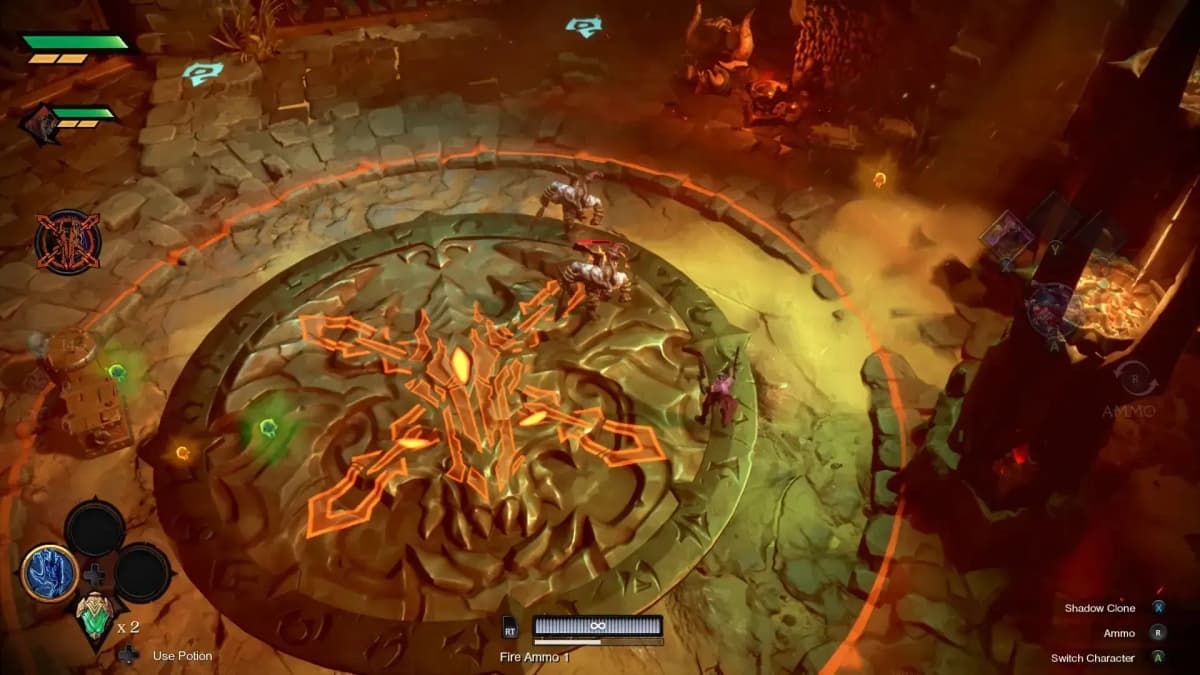Select the faded round character ability icon
The width and height of the screenshot is (1200, 675).
[1051, 306]
